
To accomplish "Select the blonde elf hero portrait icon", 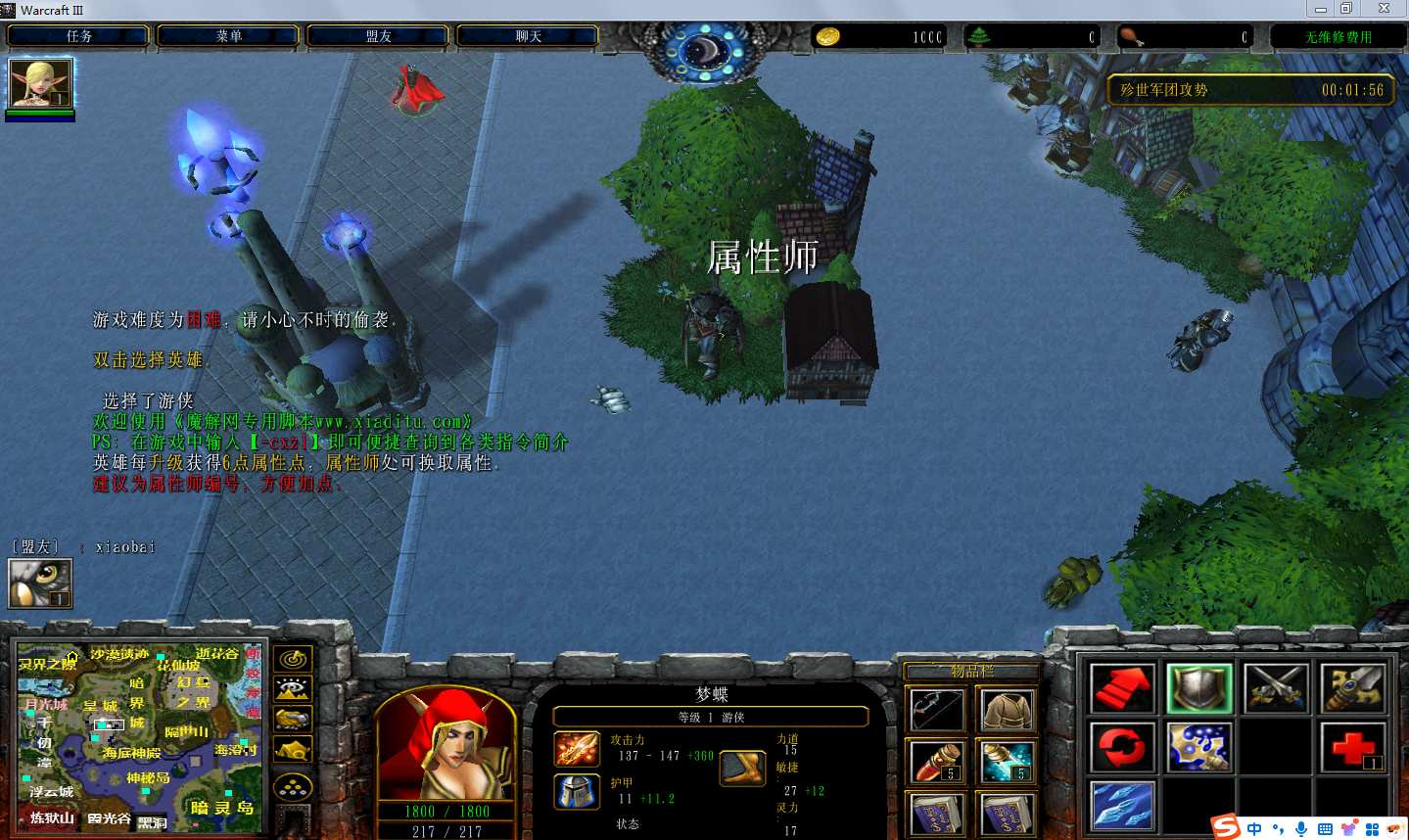I will click(x=40, y=84).
